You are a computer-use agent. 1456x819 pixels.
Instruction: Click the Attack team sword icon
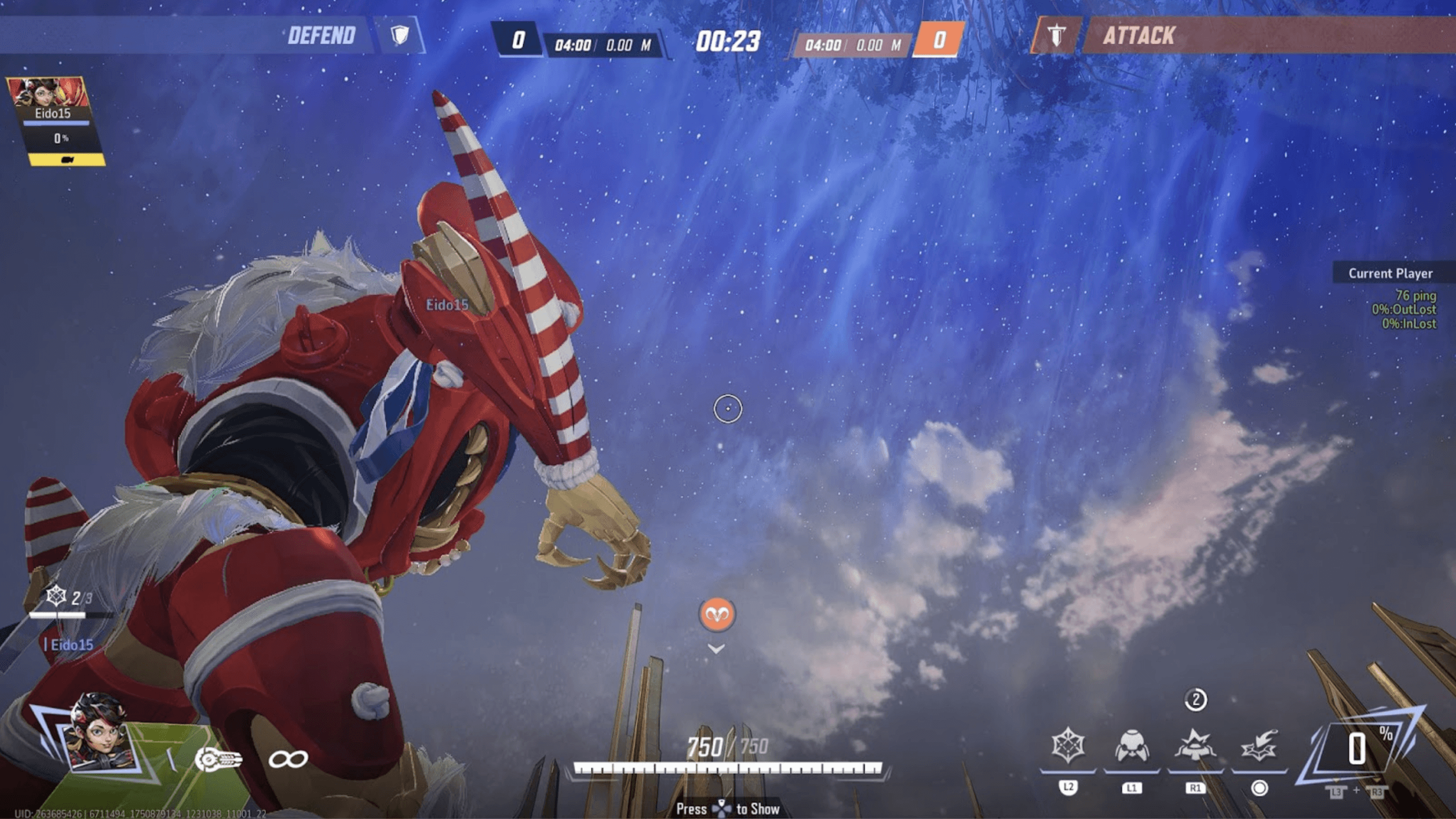(x=1056, y=36)
